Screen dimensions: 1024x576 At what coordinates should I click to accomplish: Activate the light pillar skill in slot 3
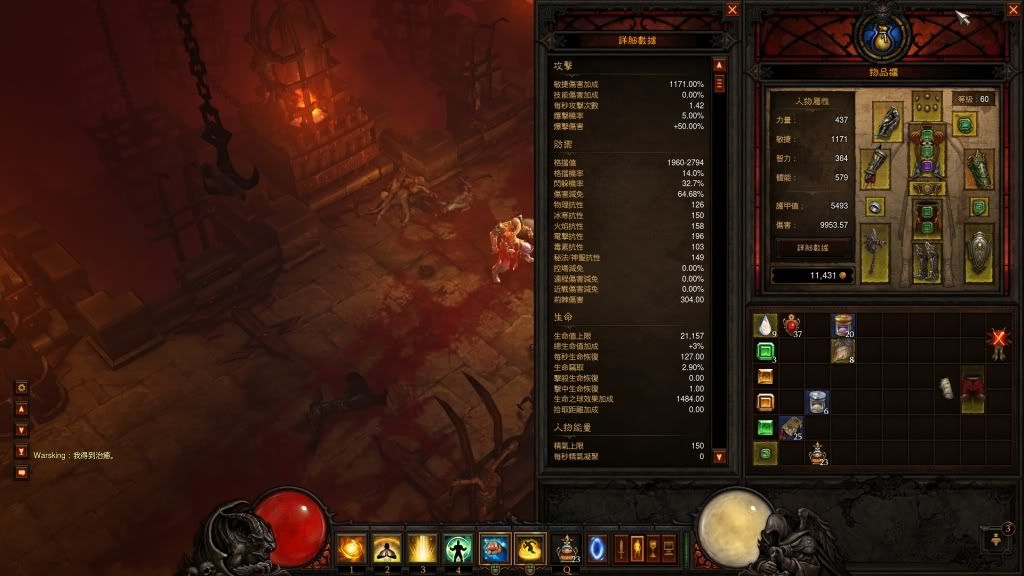coord(423,548)
